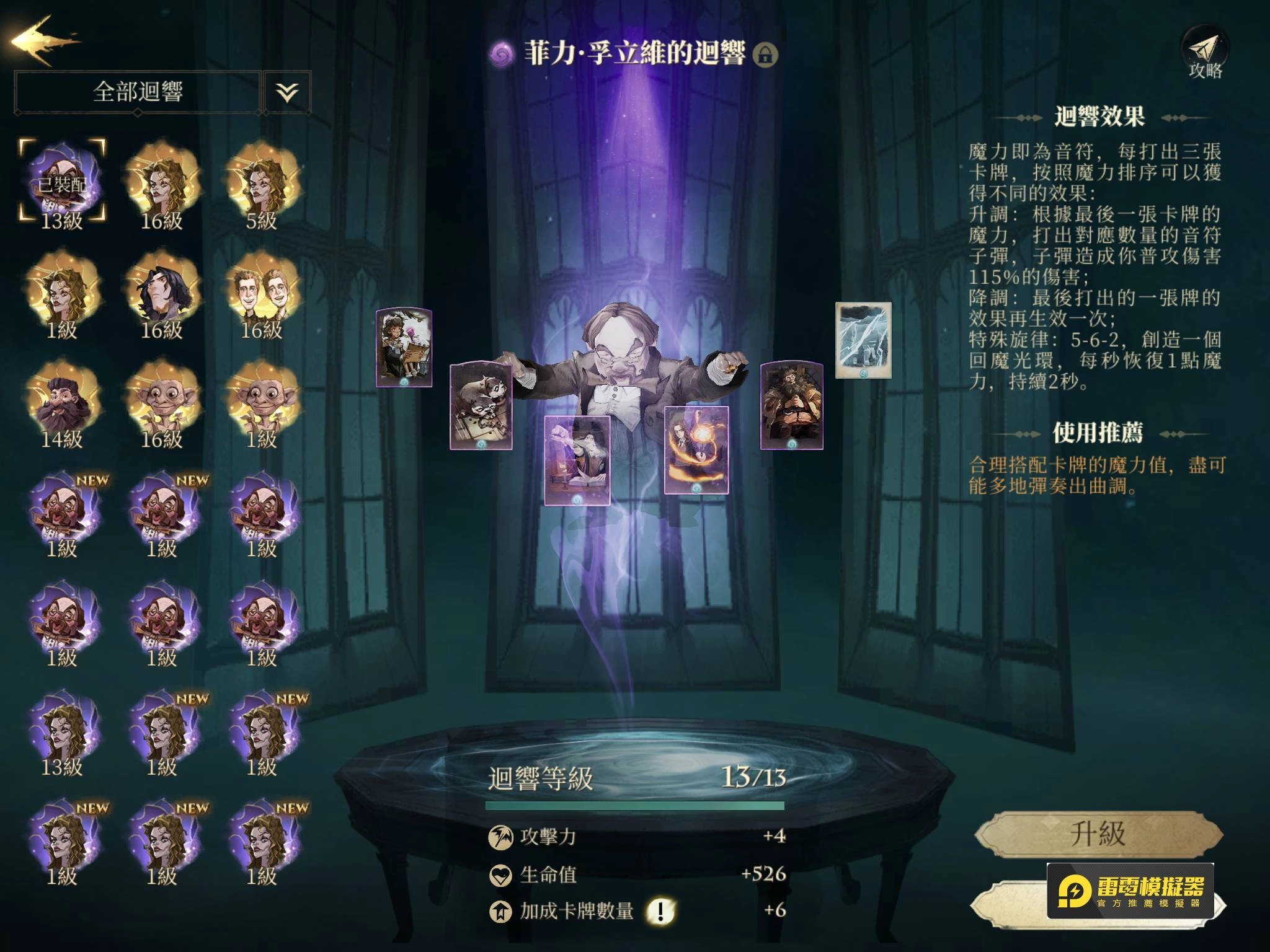Select the gold Bellatrix echo at 5級
1270x952 pixels.
[x=262, y=183]
